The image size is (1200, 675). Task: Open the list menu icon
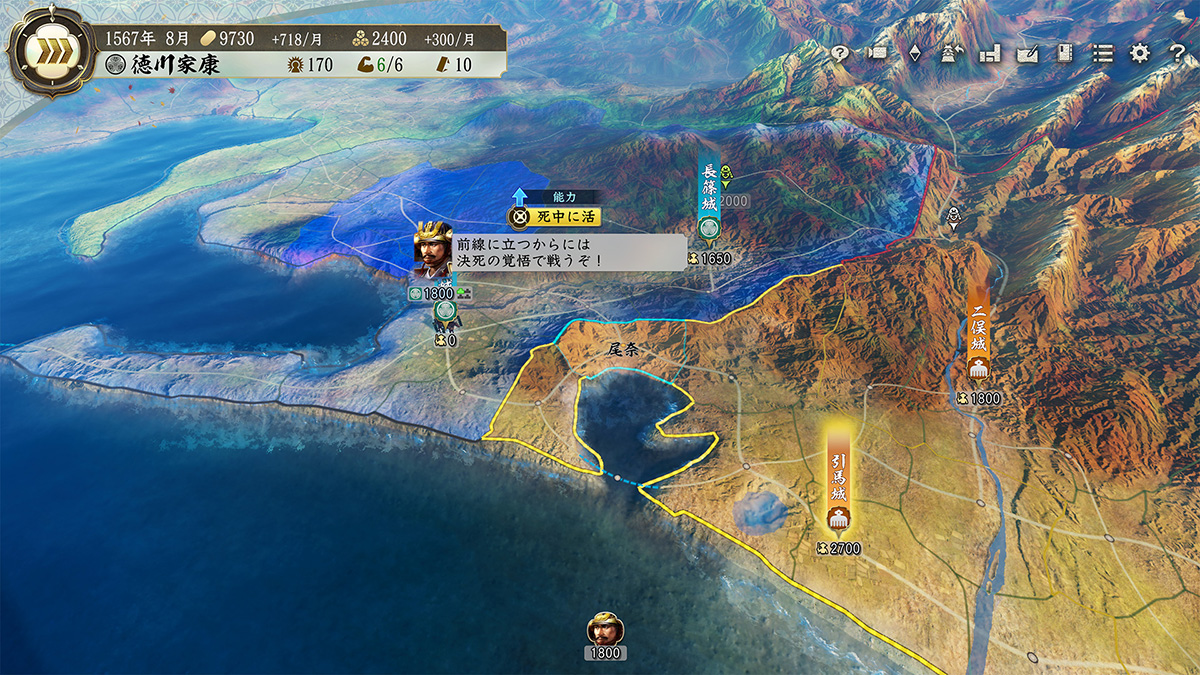click(1102, 54)
